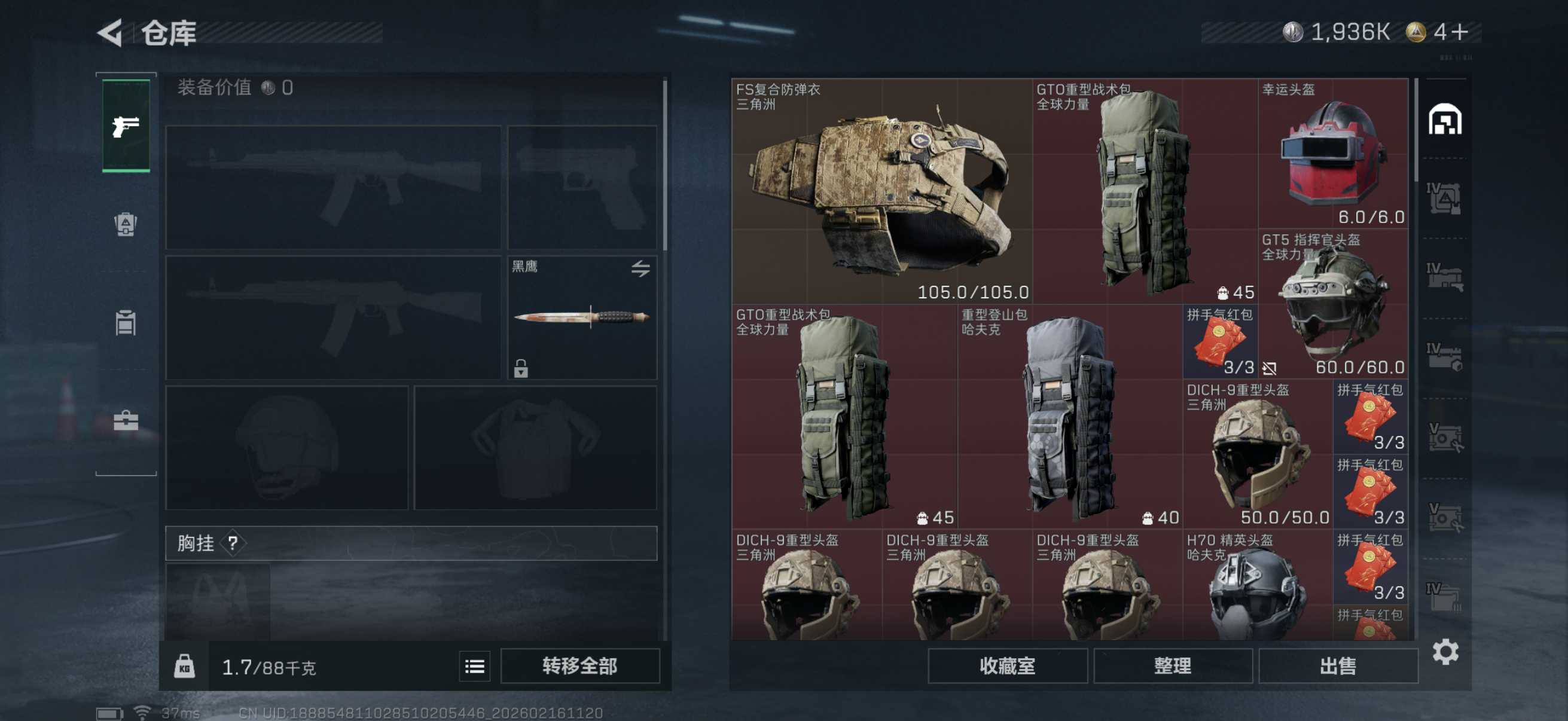Switch to the pistol weapons tab
This screenshot has width=1568, height=721.
[x=126, y=126]
